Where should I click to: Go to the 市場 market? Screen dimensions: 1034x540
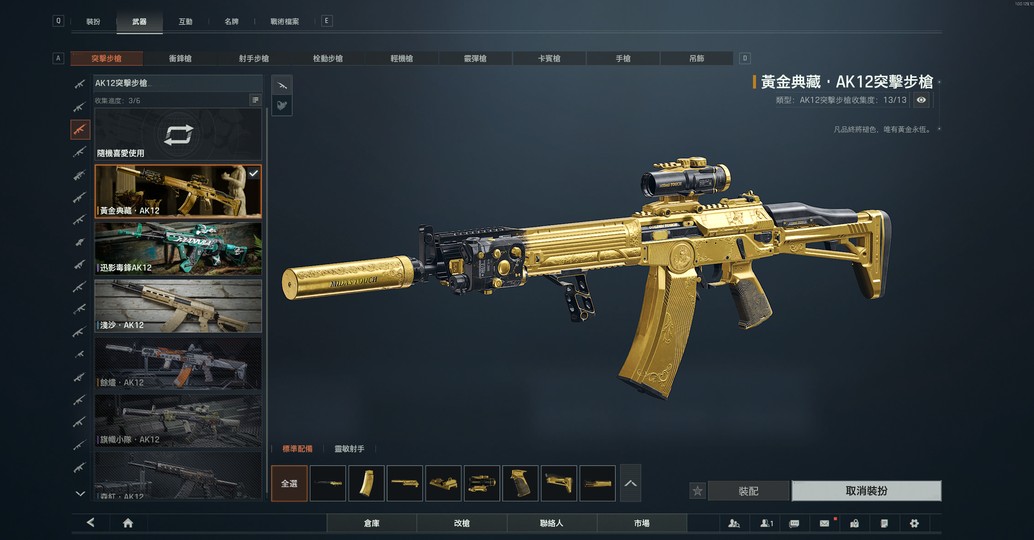click(x=641, y=523)
